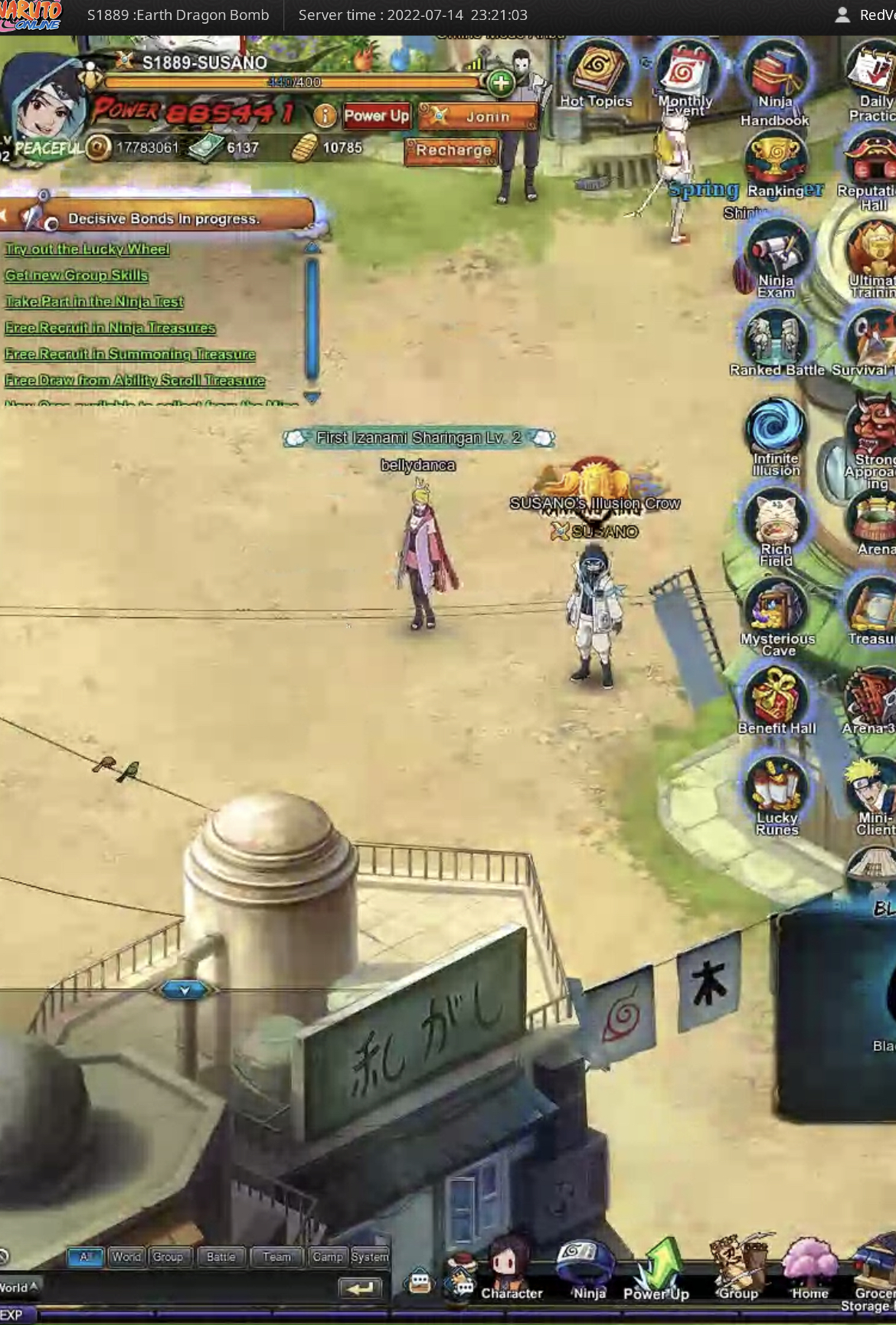Open the Group menu in bottom bar

pyautogui.click(x=737, y=1275)
